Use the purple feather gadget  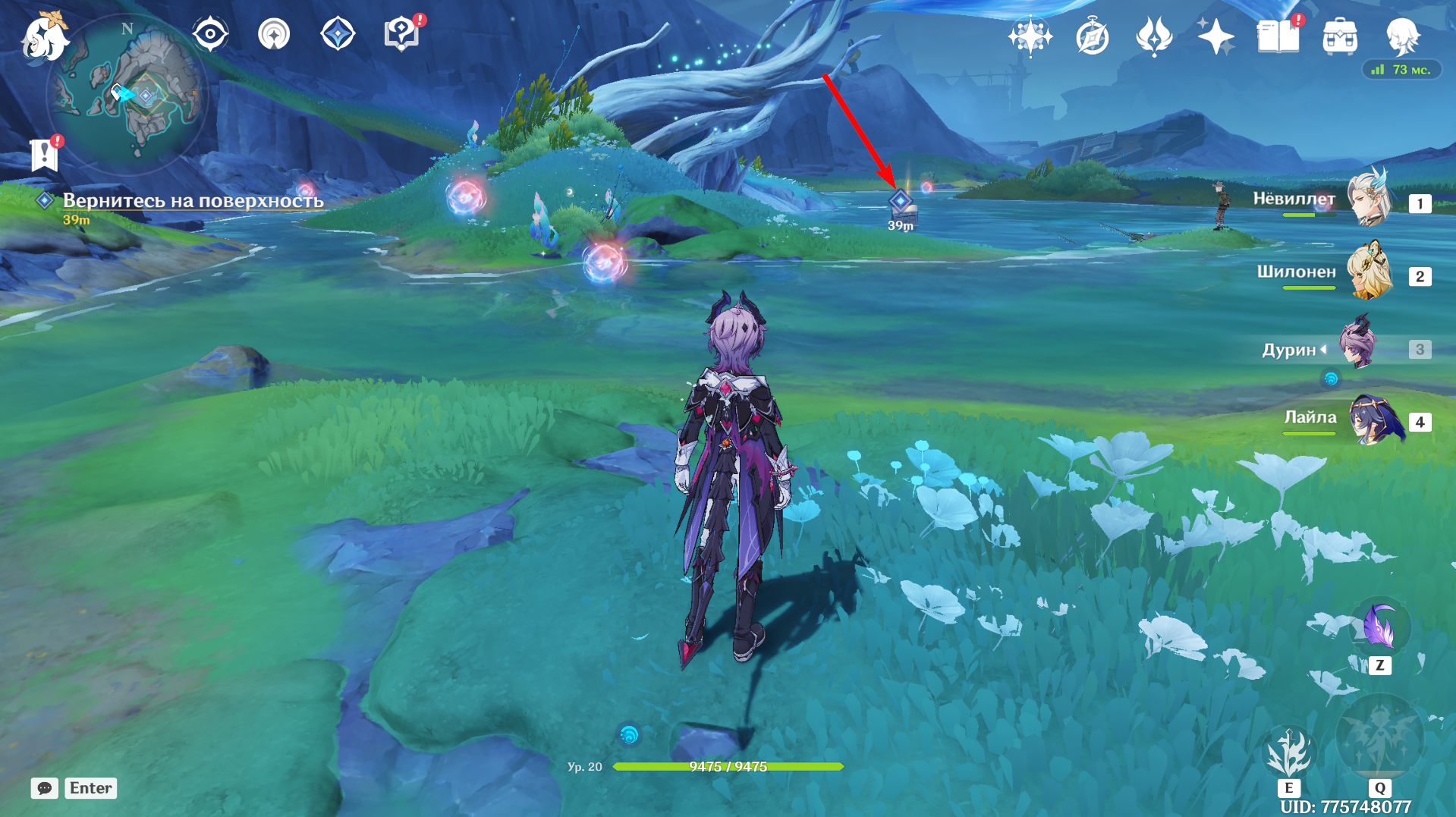[1379, 628]
